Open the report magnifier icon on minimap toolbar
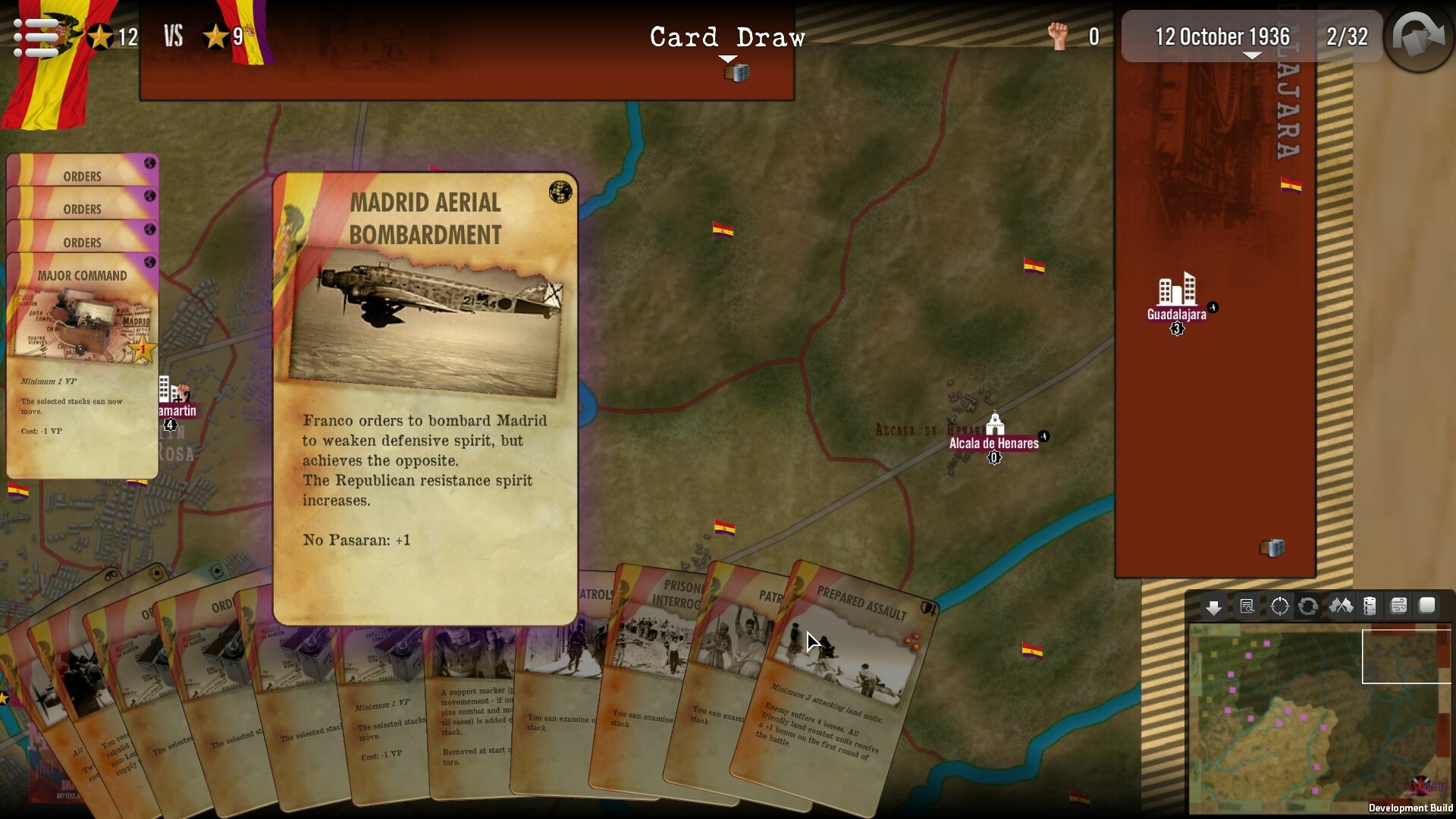The image size is (1456, 819). (1246, 606)
